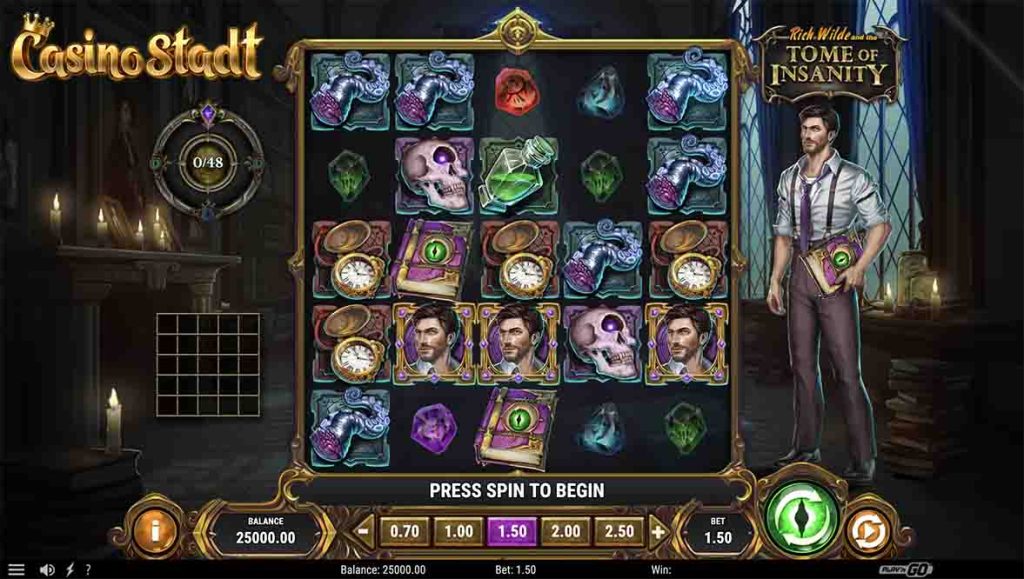Increase the bet with the plus button

[x=658, y=532]
